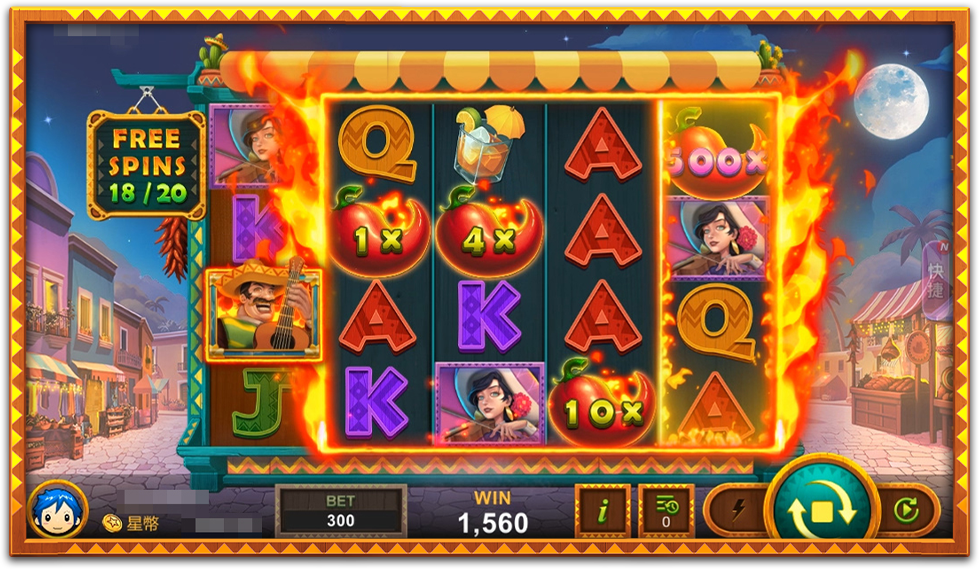979x569 pixels.
Task: Toggle turbo mode with the lightning bolt
Action: coord(739,511)
